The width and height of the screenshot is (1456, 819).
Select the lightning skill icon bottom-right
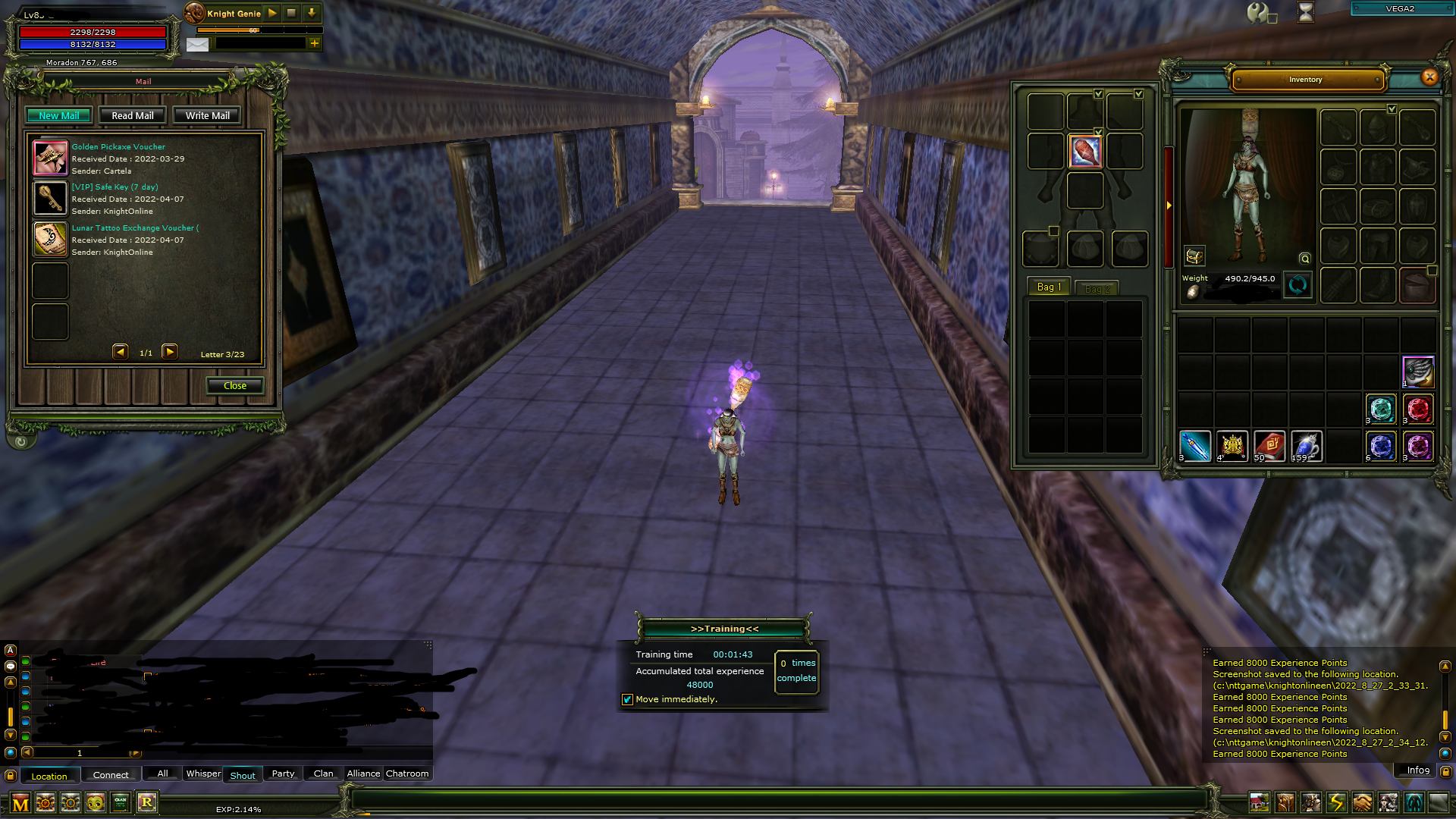[x=1337, y=800]
